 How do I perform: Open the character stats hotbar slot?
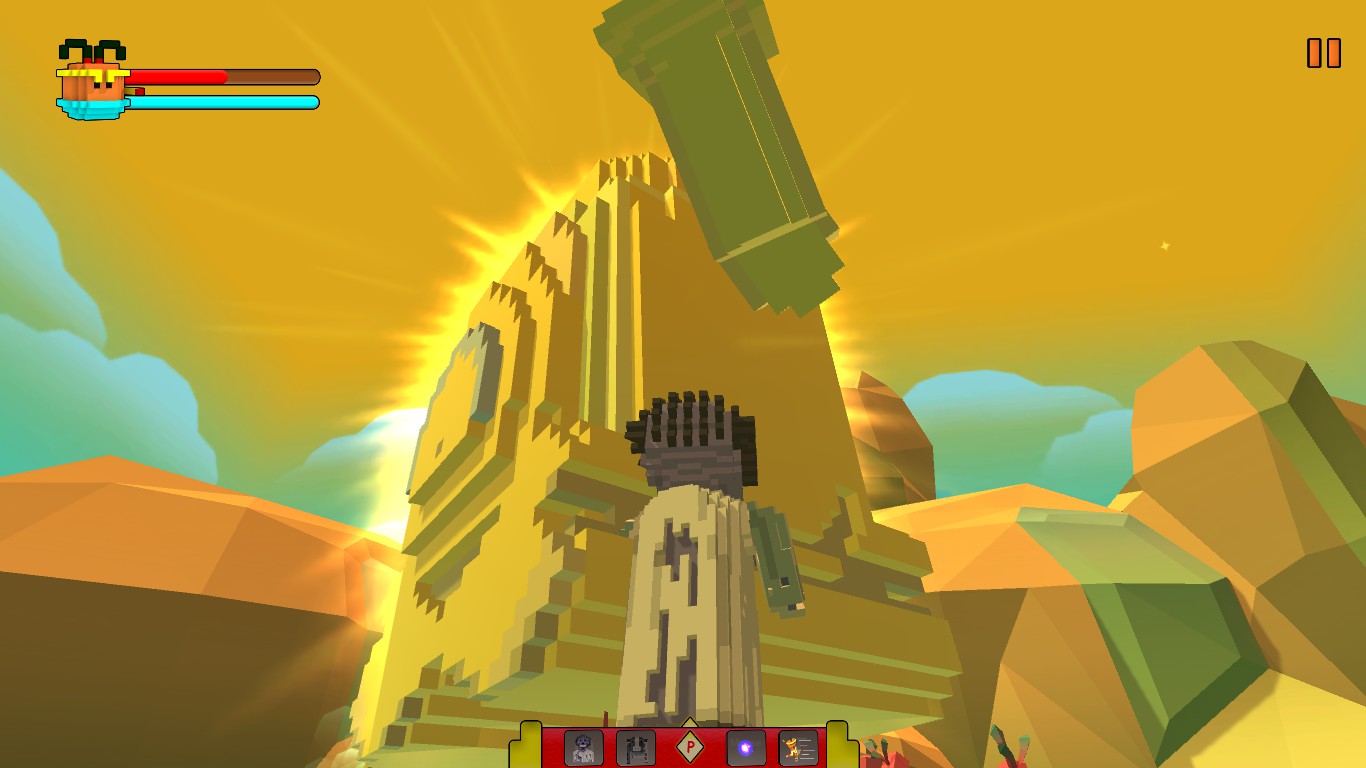pos(797,749)
